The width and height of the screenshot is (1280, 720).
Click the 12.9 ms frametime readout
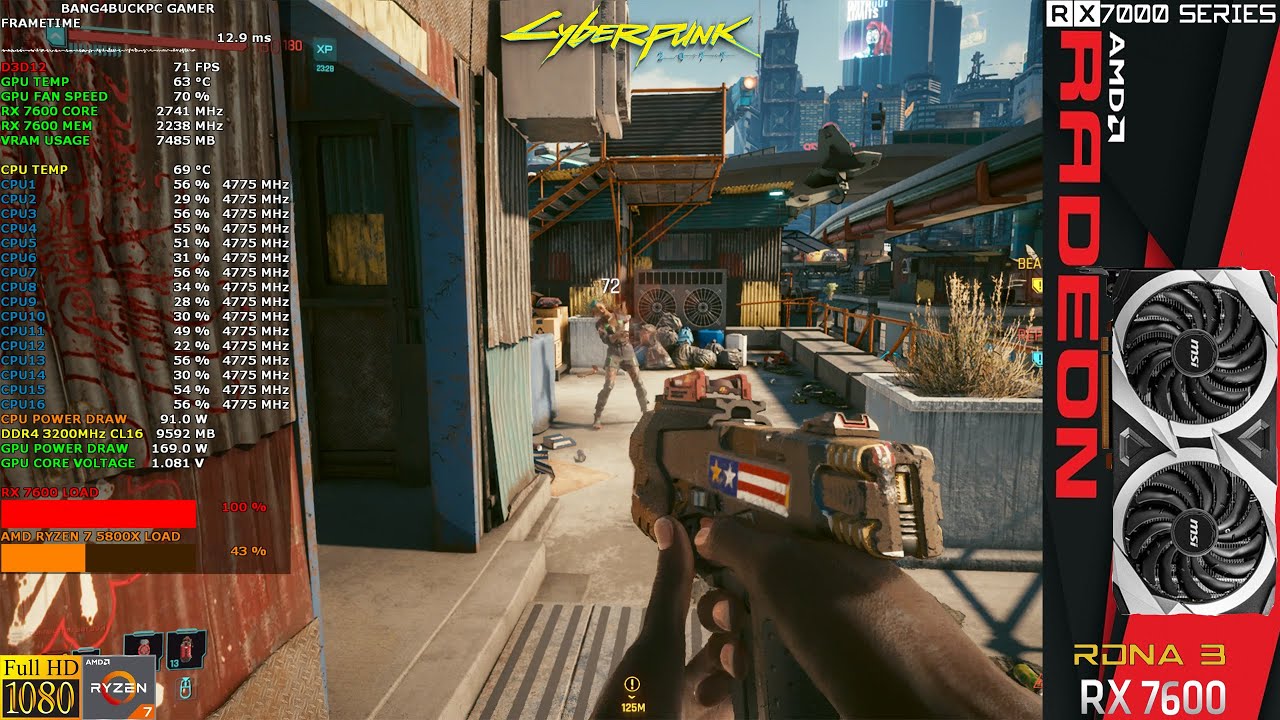coord(243,36)
